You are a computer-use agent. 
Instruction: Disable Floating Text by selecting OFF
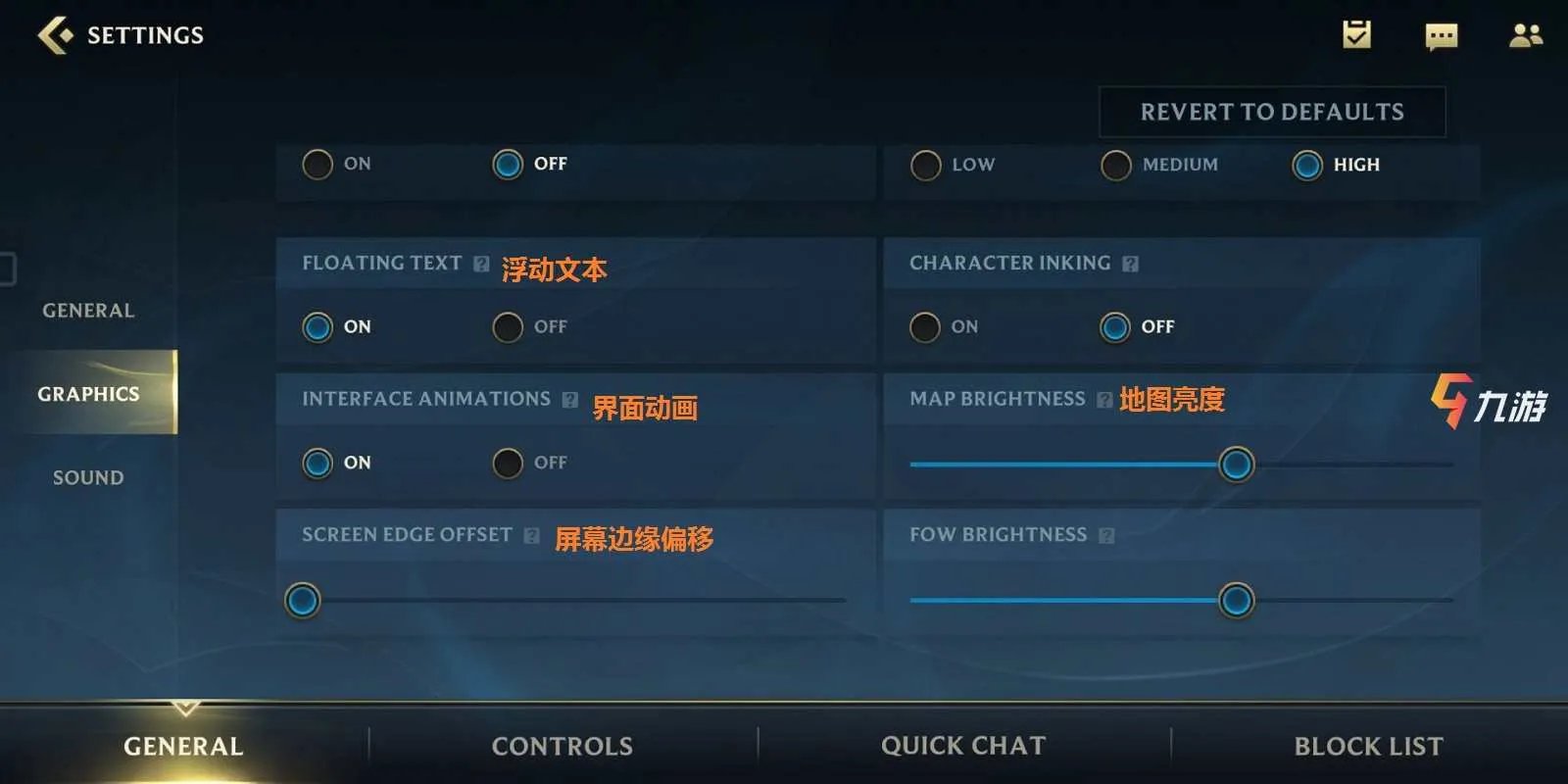pos(508,327)
